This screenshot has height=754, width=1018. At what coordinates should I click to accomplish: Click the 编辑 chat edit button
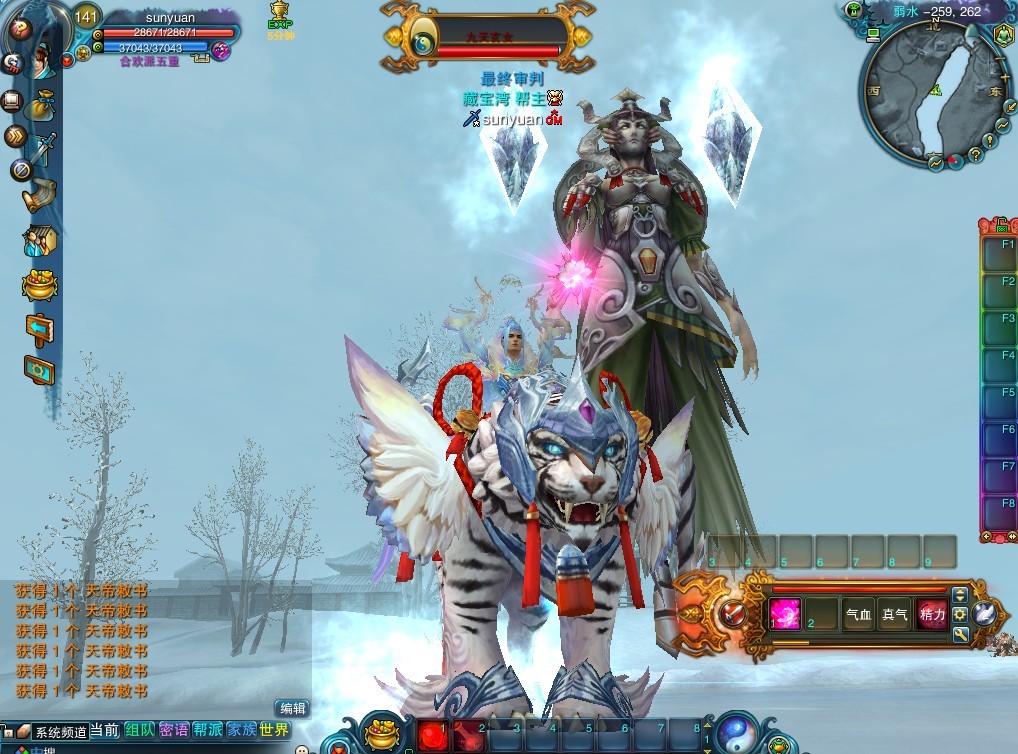coord(291,708)
